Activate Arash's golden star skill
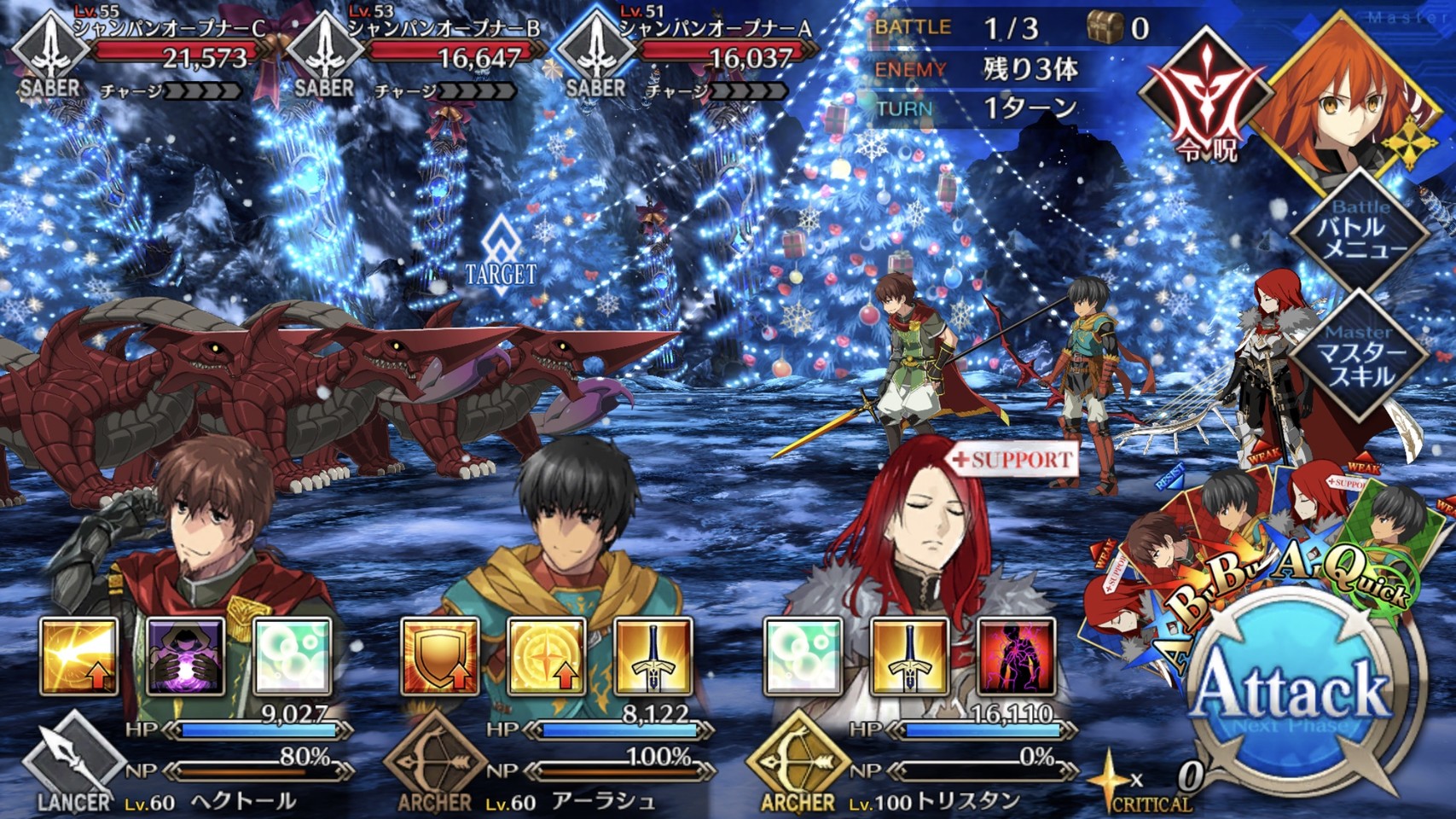 (x=547, y=656)
